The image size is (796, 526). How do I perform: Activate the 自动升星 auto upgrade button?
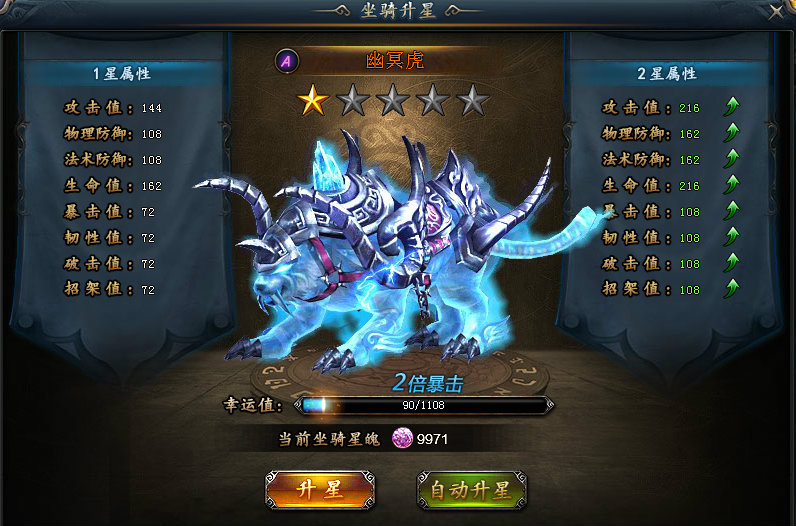[470, 489]
